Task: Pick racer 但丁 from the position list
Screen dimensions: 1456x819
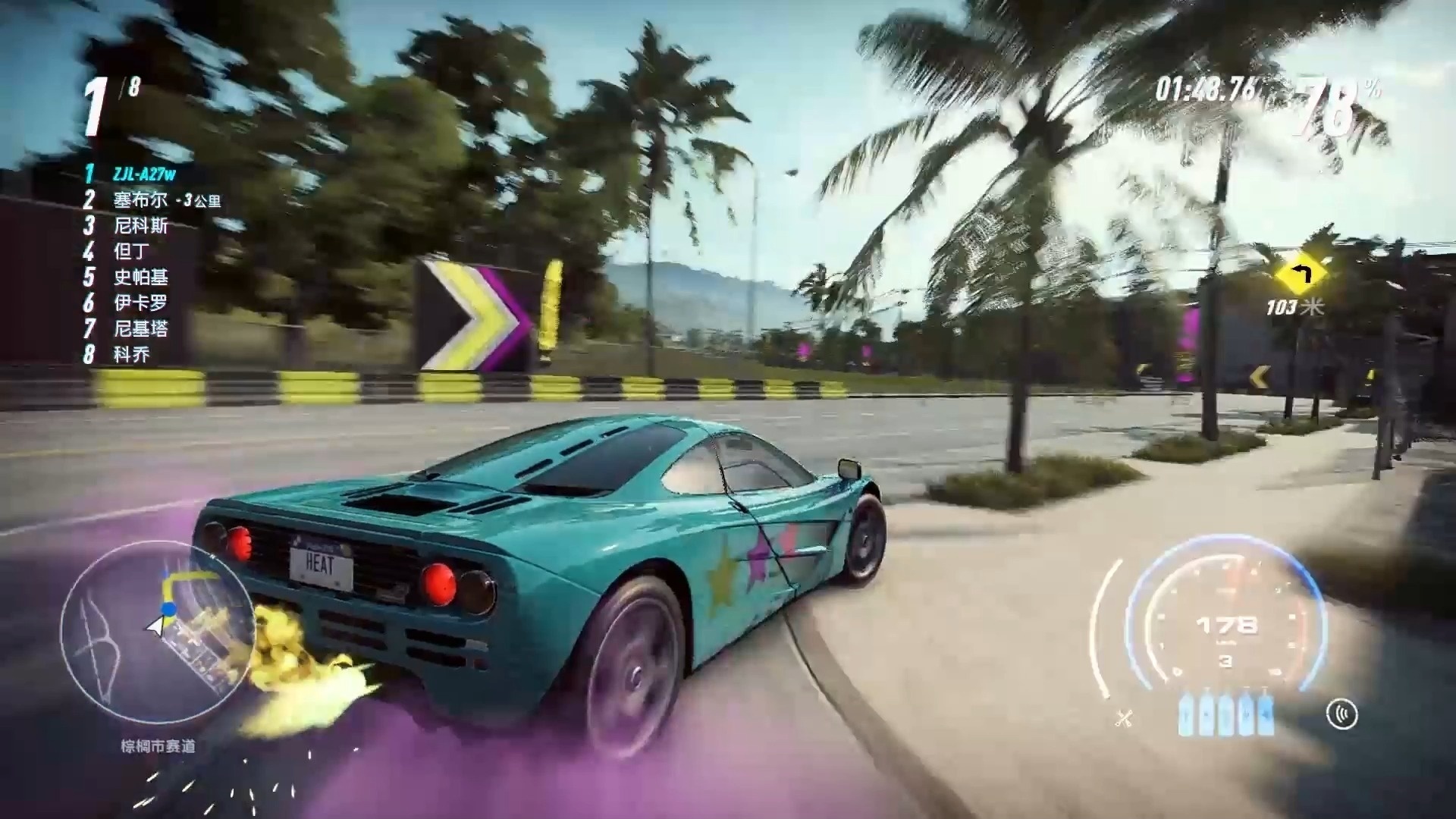Action: 131,251
